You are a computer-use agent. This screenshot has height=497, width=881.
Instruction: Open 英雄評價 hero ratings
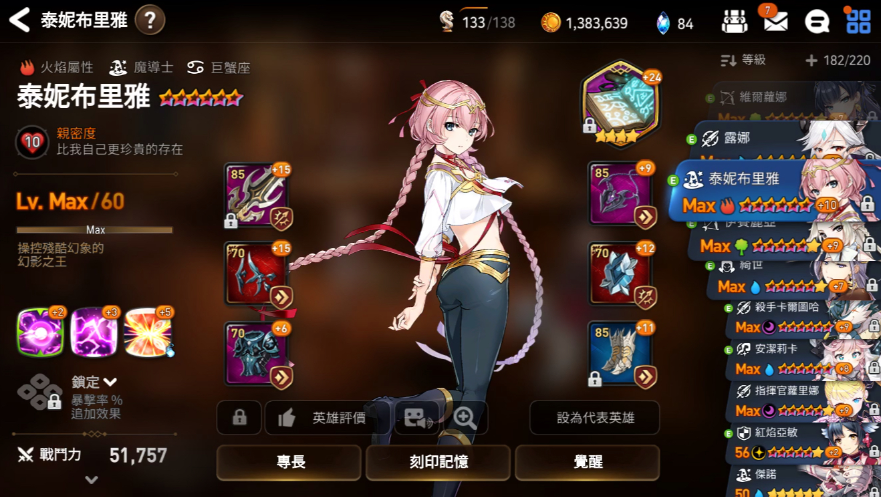(x=326, y=417)
